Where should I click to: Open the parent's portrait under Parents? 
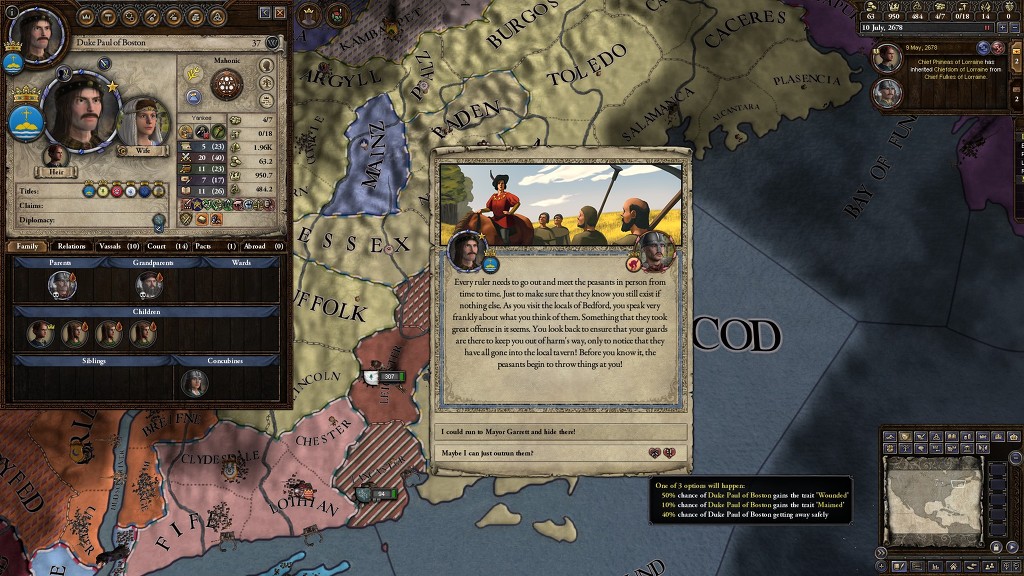(x=62, y=286)
